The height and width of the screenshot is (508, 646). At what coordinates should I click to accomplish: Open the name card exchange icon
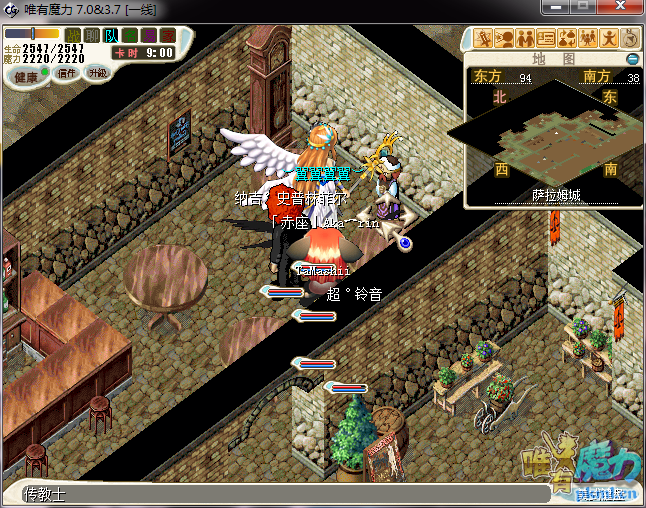(546, 39)
